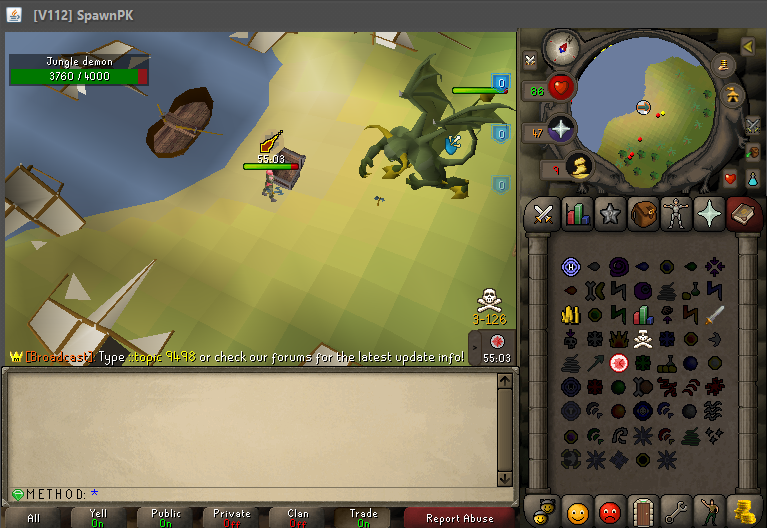Activate quick prayers via prayer orb
The width and height of the screenshot is (767, 528).
click(561, 129)
